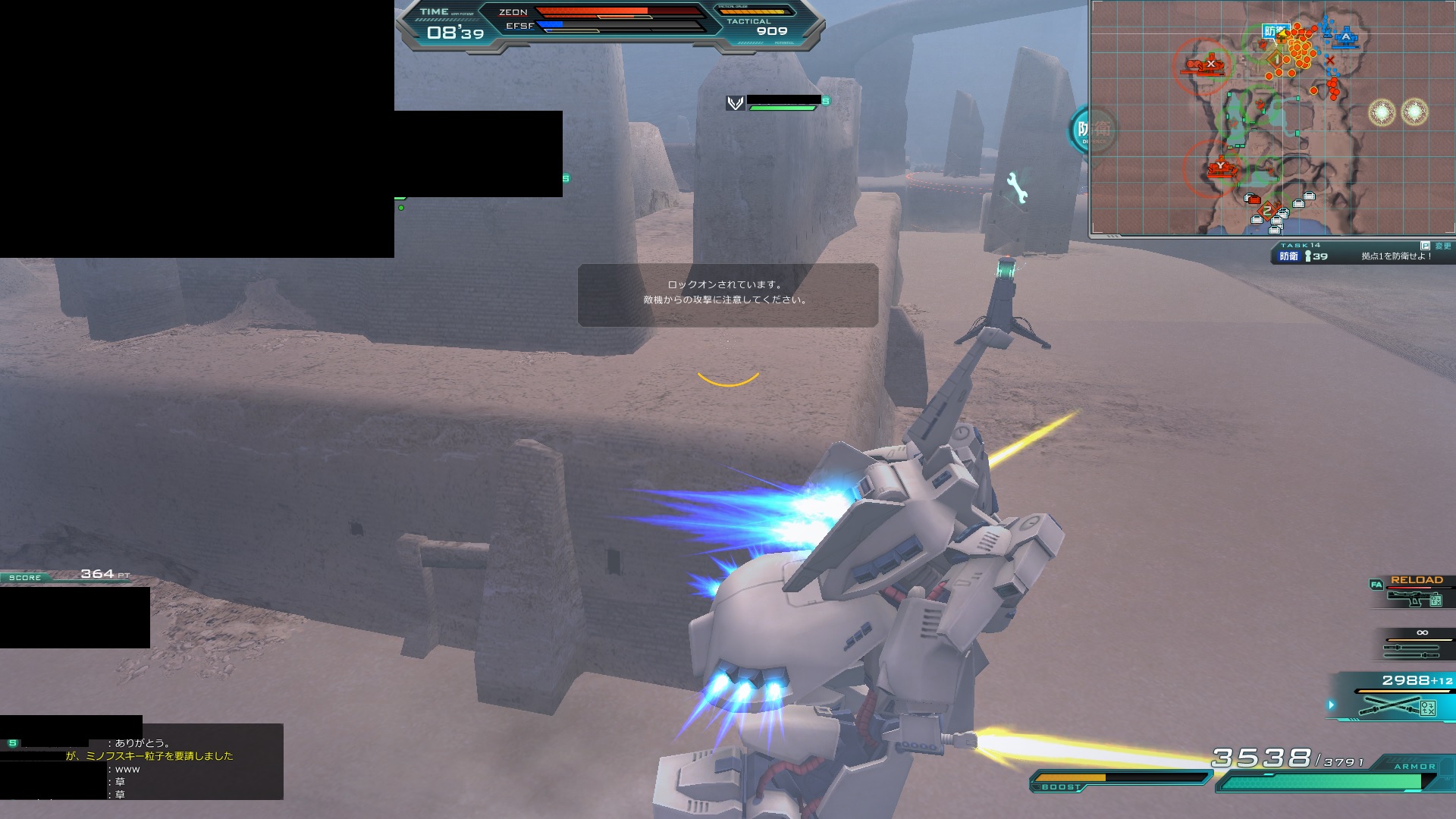Click the lock-on warning message box
This screenshot has width=1456, height=819.
point(727,295)
